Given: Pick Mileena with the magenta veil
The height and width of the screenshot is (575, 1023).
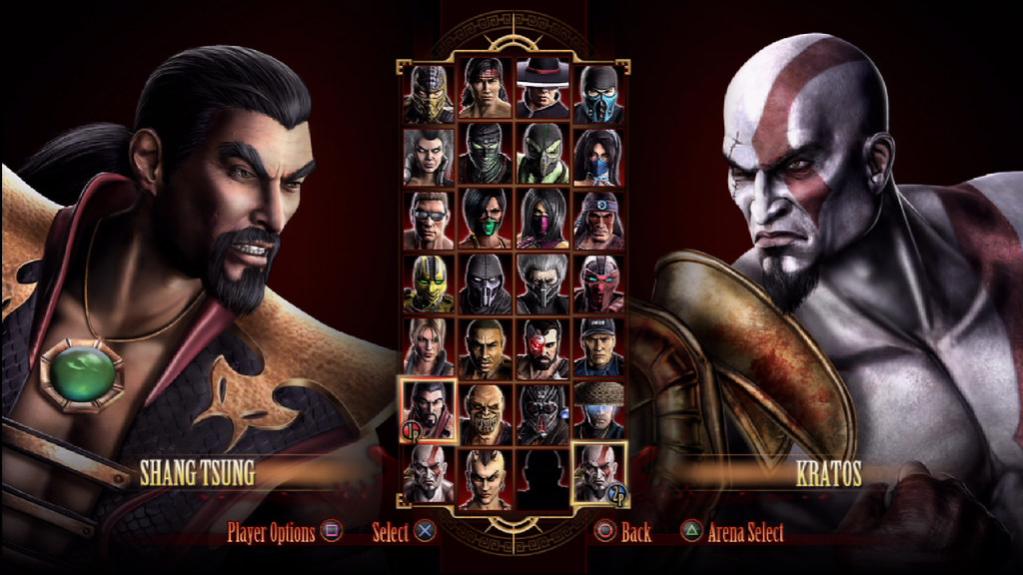Looking at the screenshot, I should click(x=542, y=219).
